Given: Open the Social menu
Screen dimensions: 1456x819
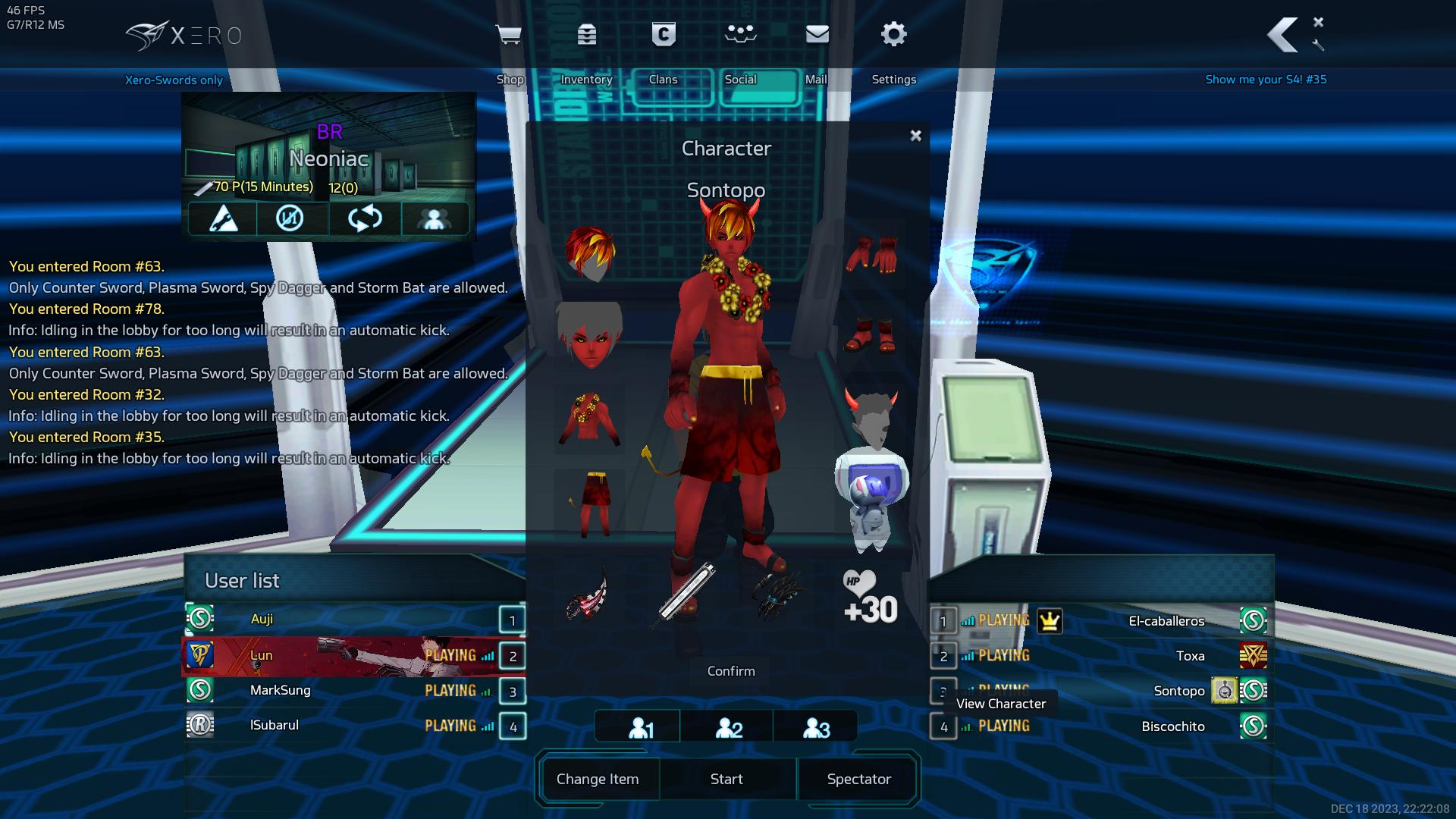Looking at the screenshot, I should pyautogui.click(x=740, y=35).
